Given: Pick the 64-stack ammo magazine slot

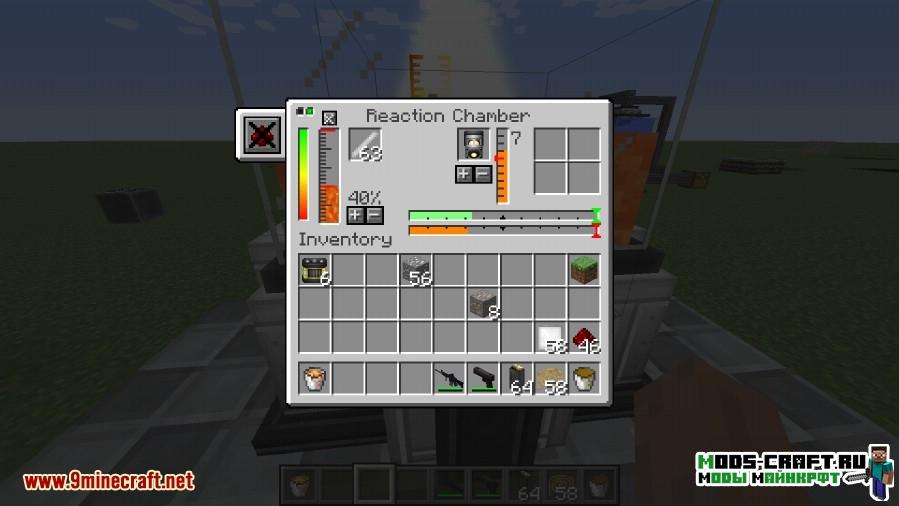Looking at the screenshot, I should pyautogui.click(x=517, y=379).
